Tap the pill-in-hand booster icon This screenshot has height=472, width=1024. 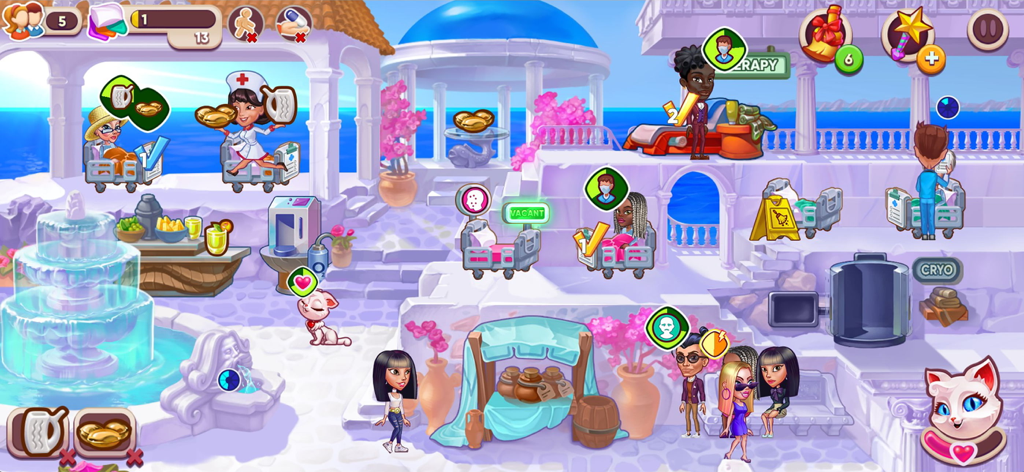pos(293,22)
